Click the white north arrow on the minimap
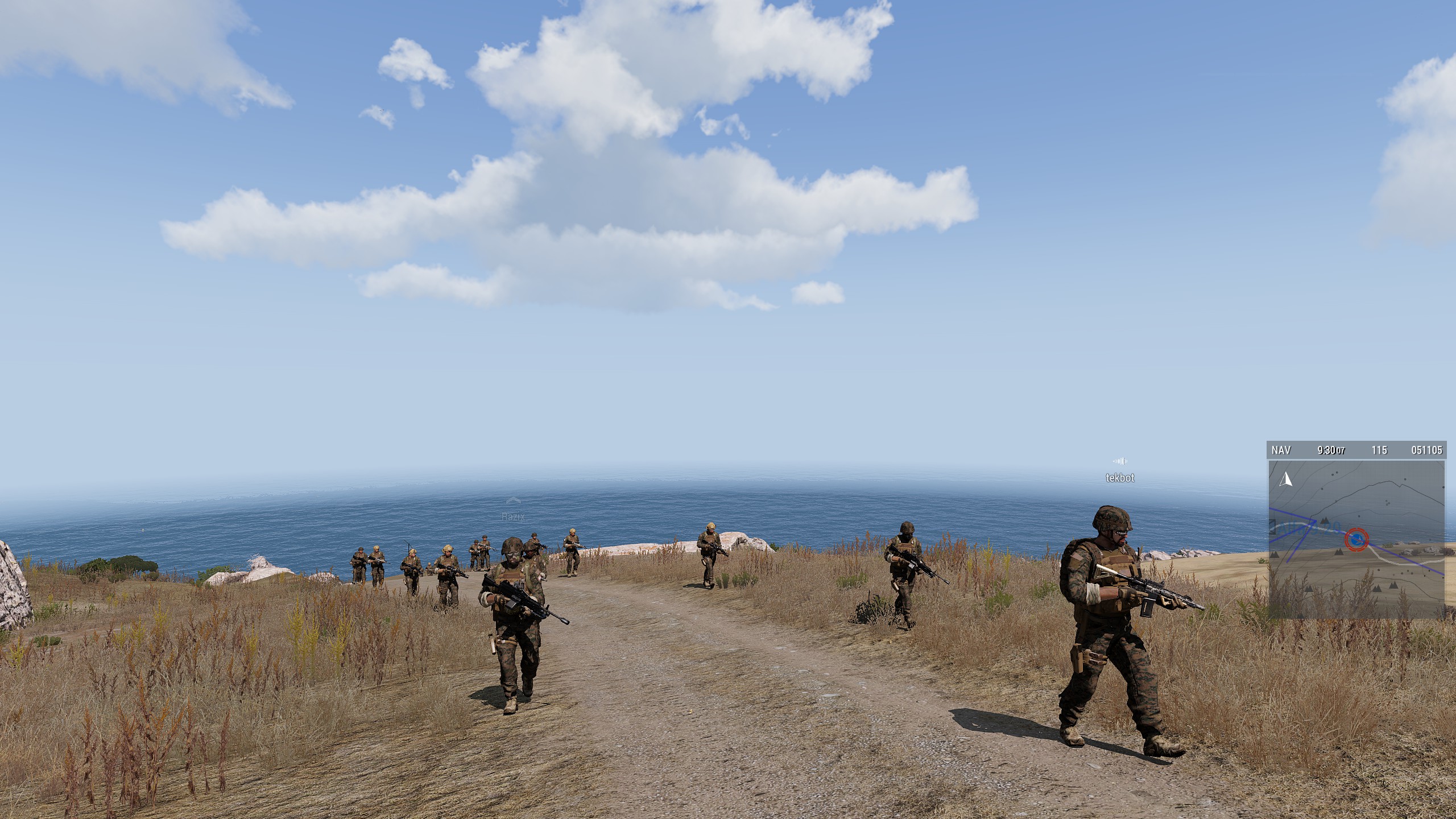This screenshot has width=1456, height=819. 1285,479
